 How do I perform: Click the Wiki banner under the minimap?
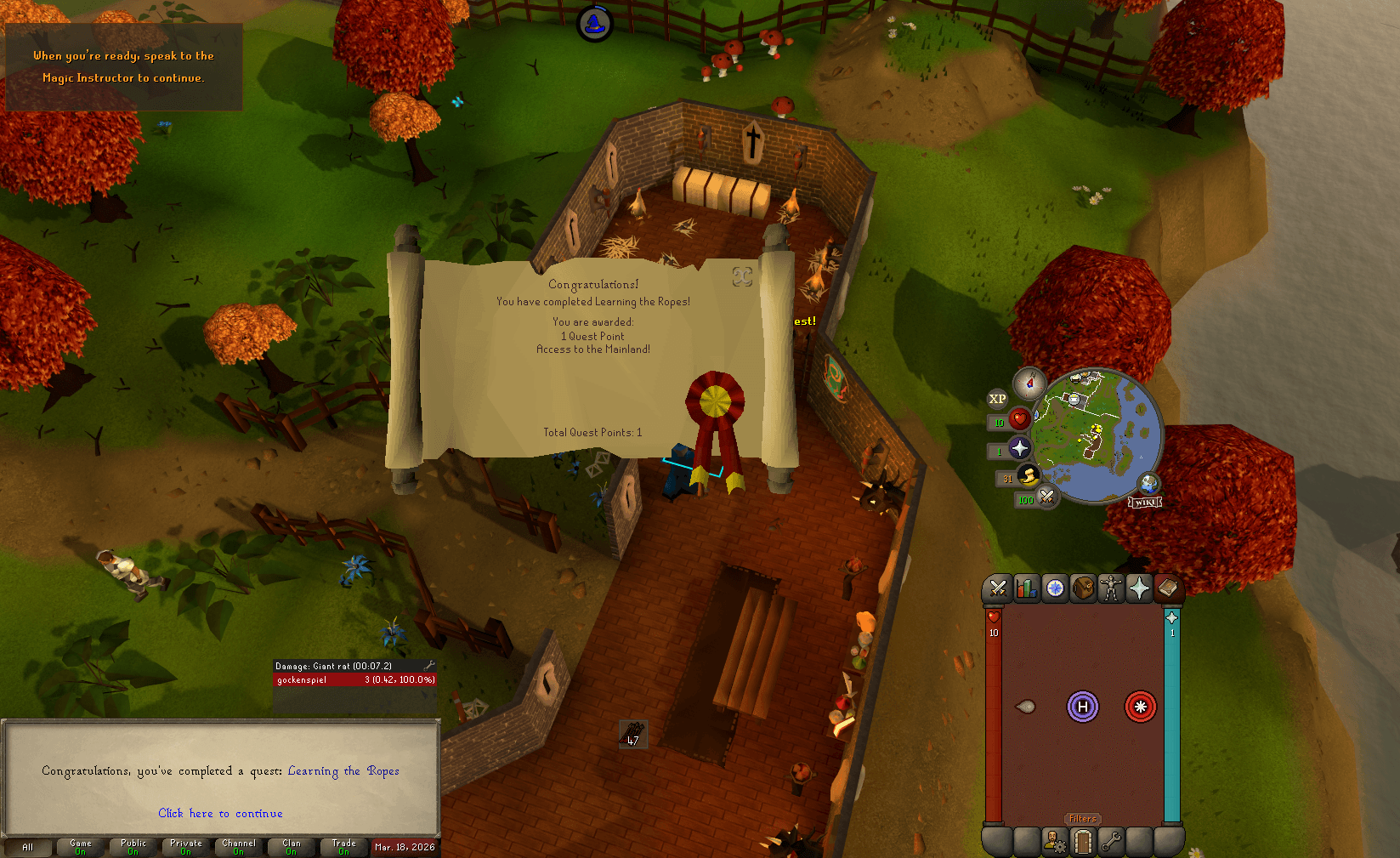click(1144, 501)
